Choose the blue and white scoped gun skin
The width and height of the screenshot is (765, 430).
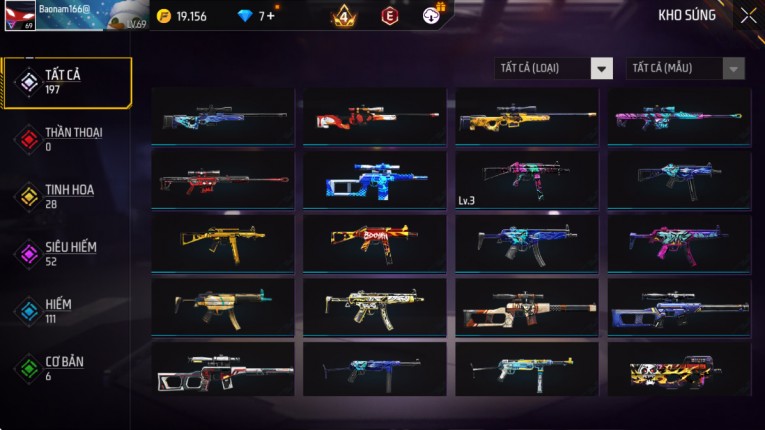[375, 179]
